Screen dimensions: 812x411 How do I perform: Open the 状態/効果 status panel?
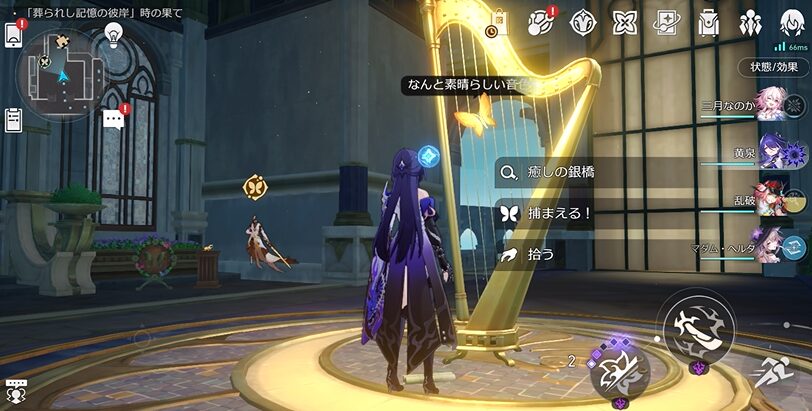click(773, 67)
